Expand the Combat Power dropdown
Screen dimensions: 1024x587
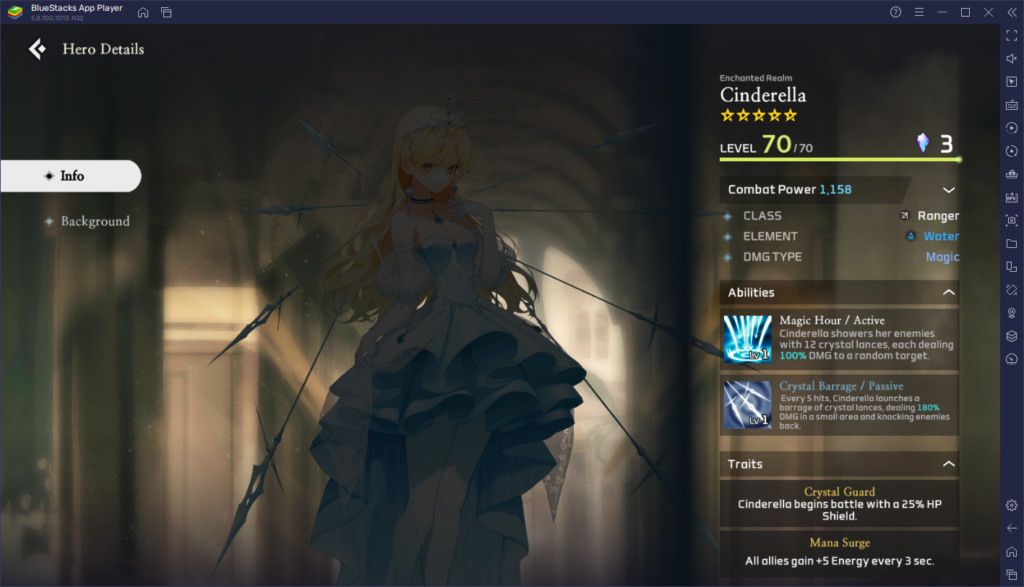[x=948, y=190]
